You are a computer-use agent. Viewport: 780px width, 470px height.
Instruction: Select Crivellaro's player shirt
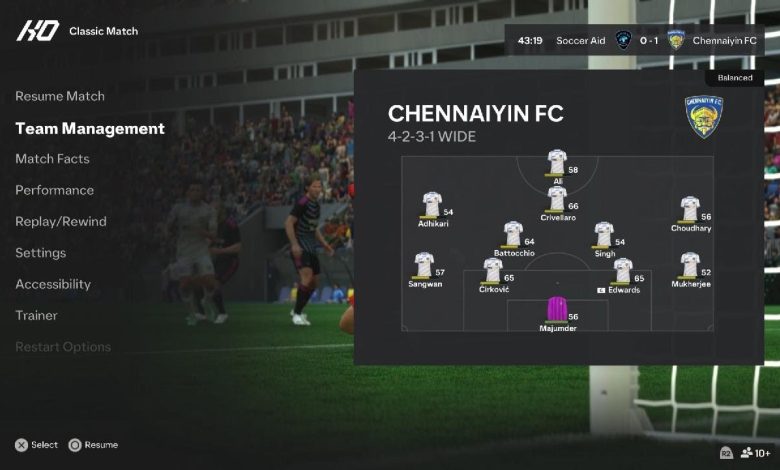tap(557, 198)
